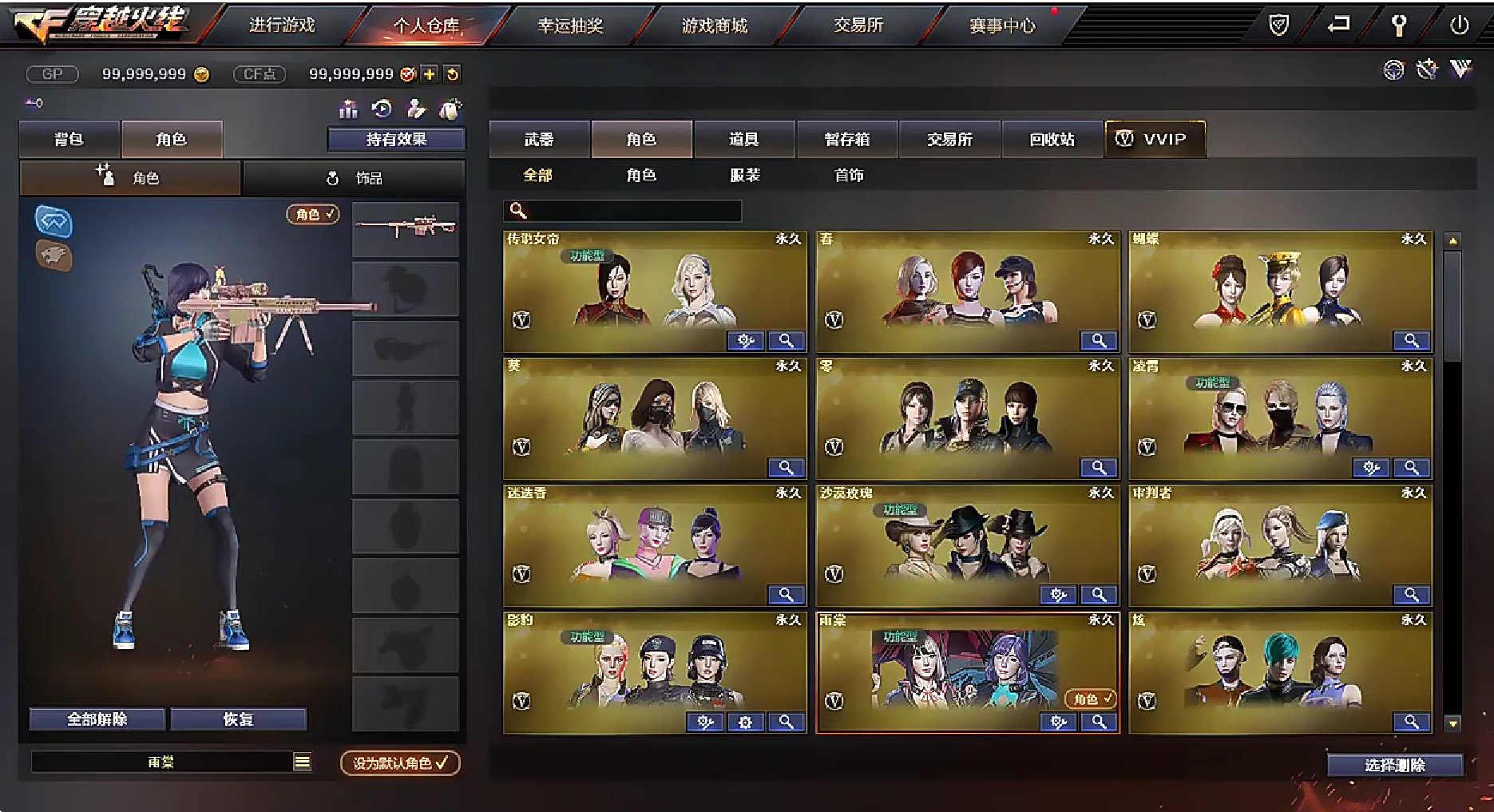Click the VVIP 'V' icon top right corner
The height and width of the screenshot is (812, 1494).
tap(1461, 70)
